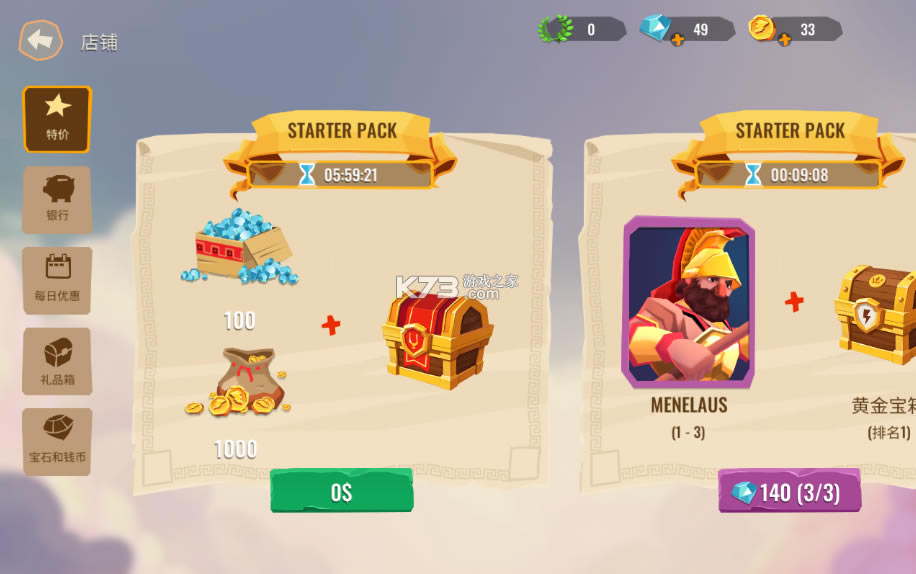This screenshot has width=916, height=574.
Task: Select the 特价 special offers tab
Action: click(57, 118)
